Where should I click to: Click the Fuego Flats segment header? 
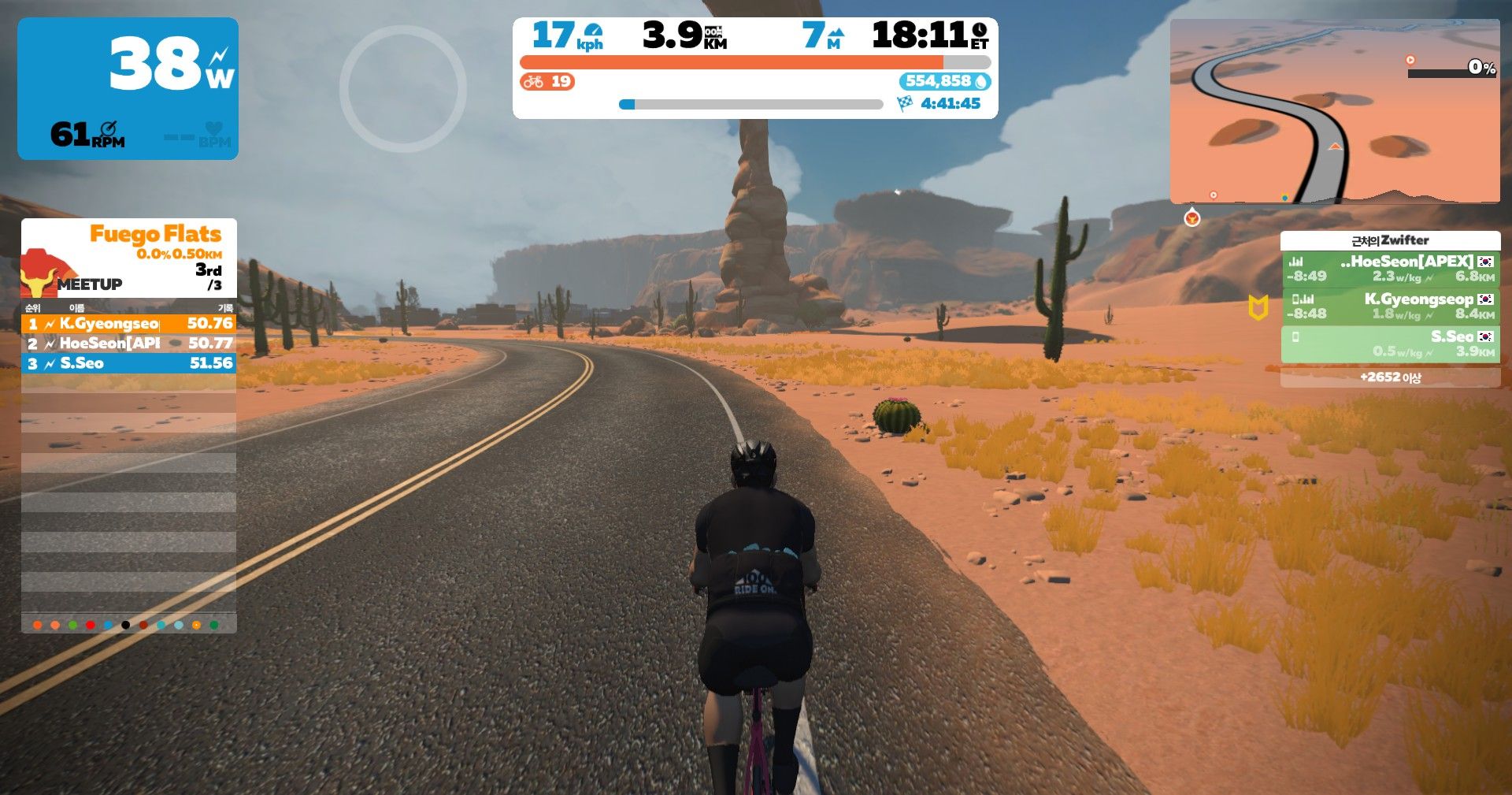pos(129,258)
